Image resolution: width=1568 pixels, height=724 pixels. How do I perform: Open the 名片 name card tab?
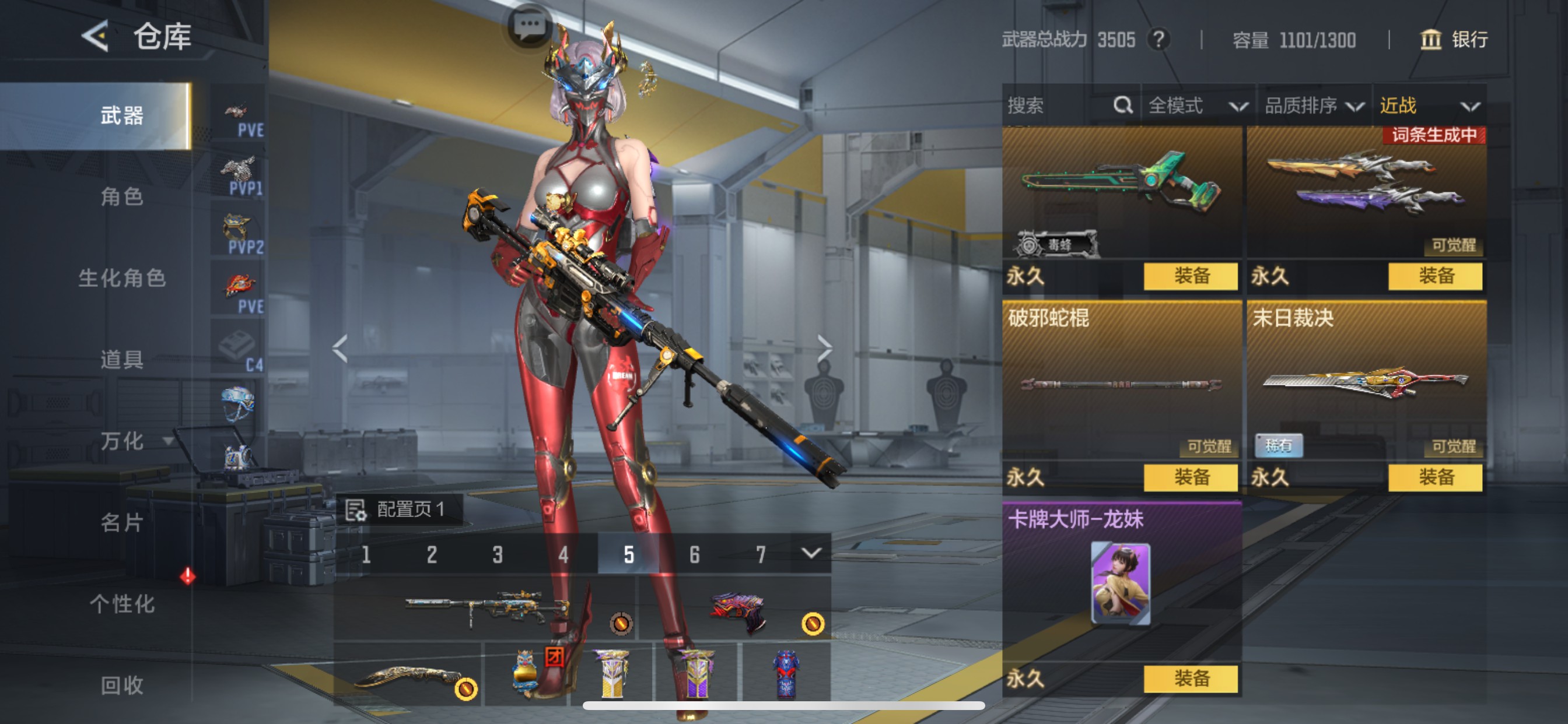click(122, 522)
